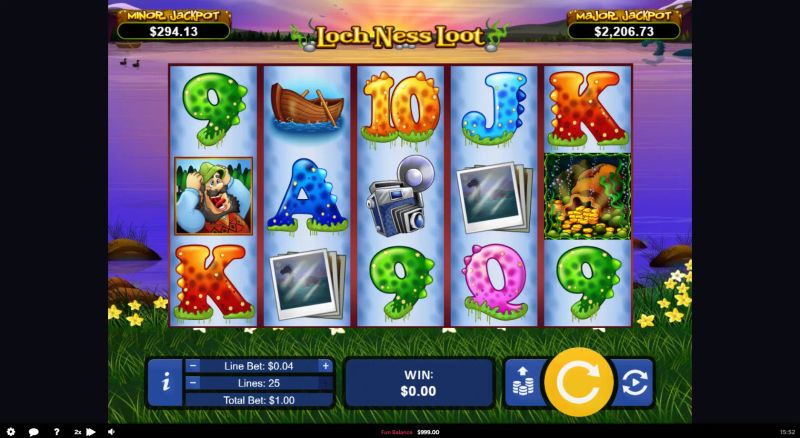
Task: Open the paytable info button
Action: click(x=164, y=382)
